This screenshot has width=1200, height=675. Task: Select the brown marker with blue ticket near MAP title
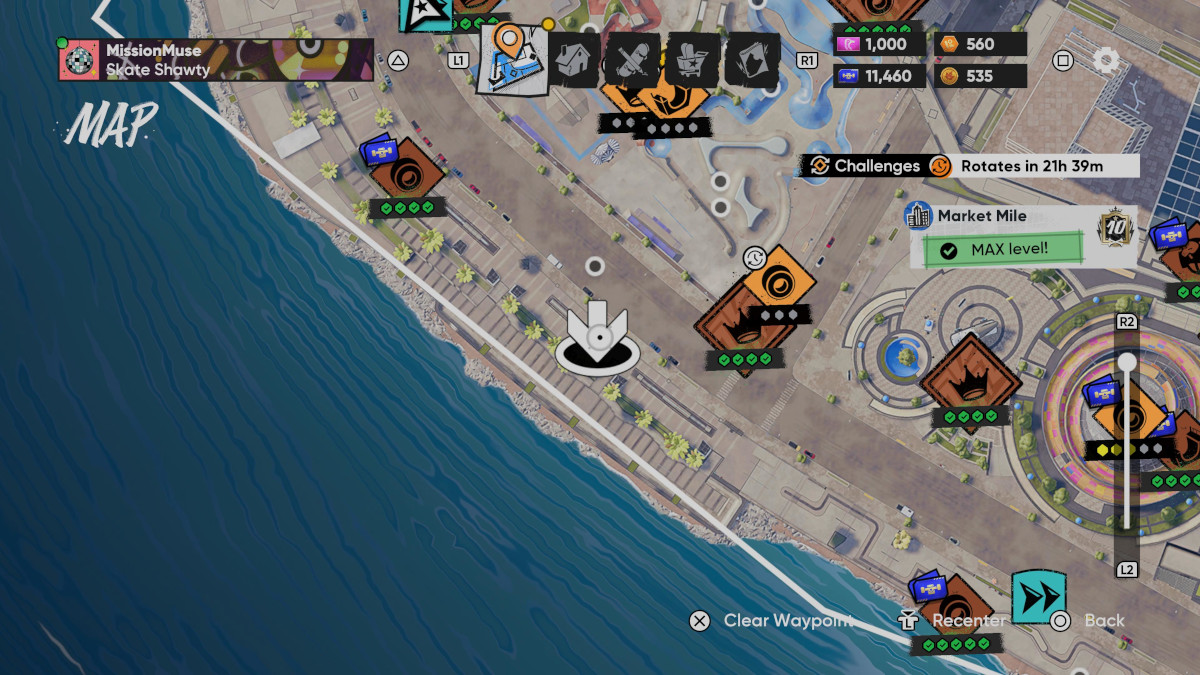point(405,174)
